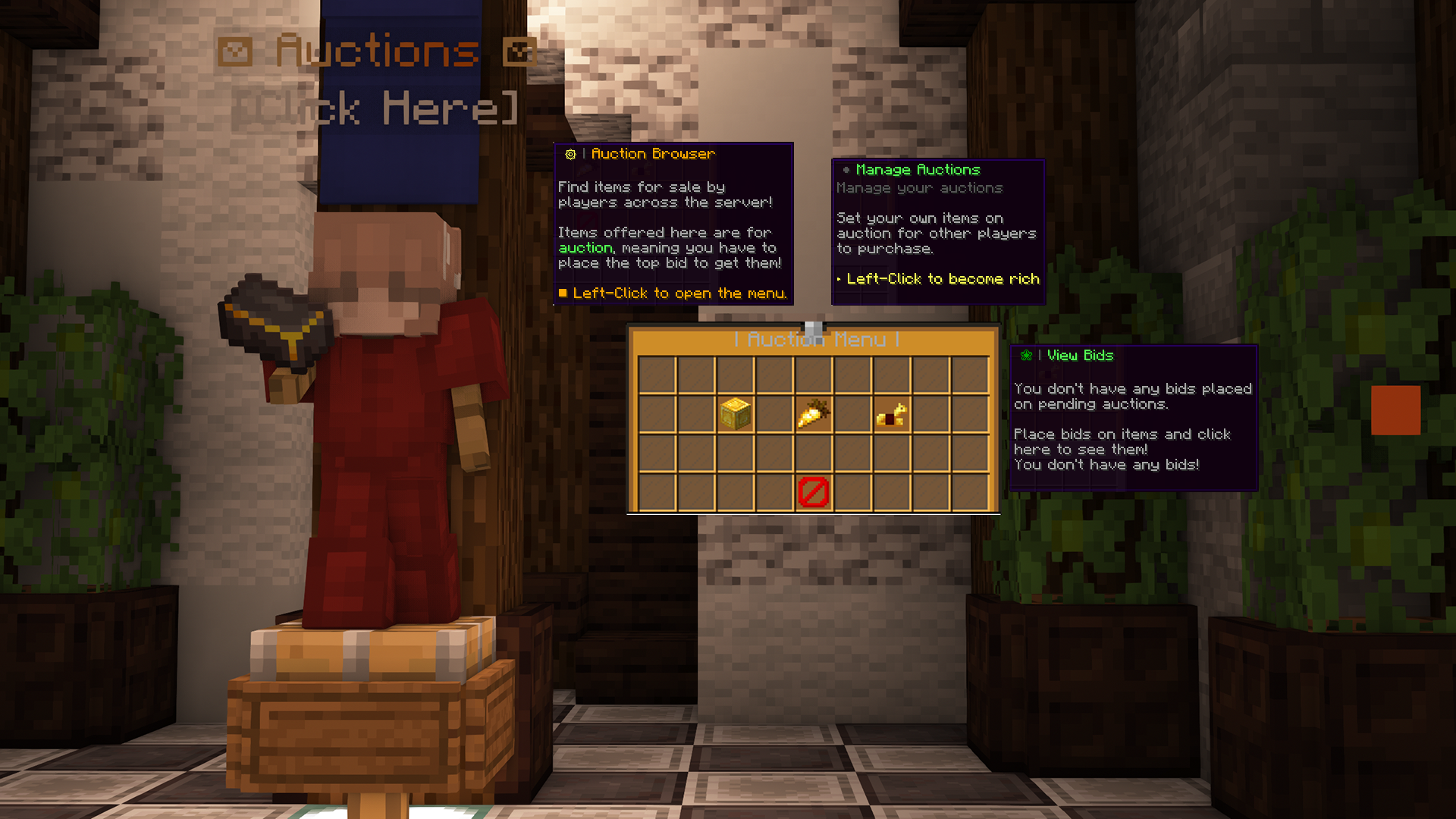This screenshot has height=819, width=1456.
Task: Click the empty slot between gold block and carrot
Action: coord(773,416)
